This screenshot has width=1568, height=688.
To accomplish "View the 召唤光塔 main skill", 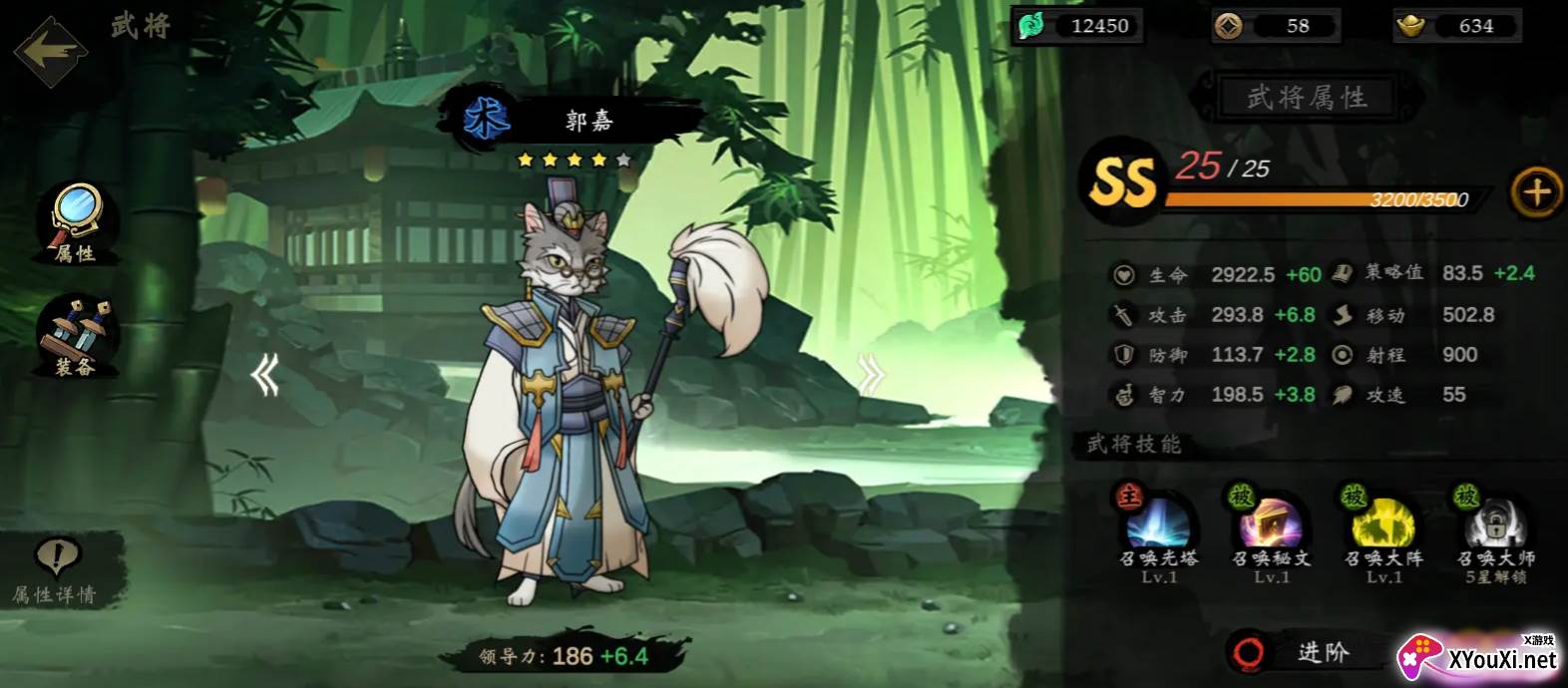I will click(x=1157, y=520).
